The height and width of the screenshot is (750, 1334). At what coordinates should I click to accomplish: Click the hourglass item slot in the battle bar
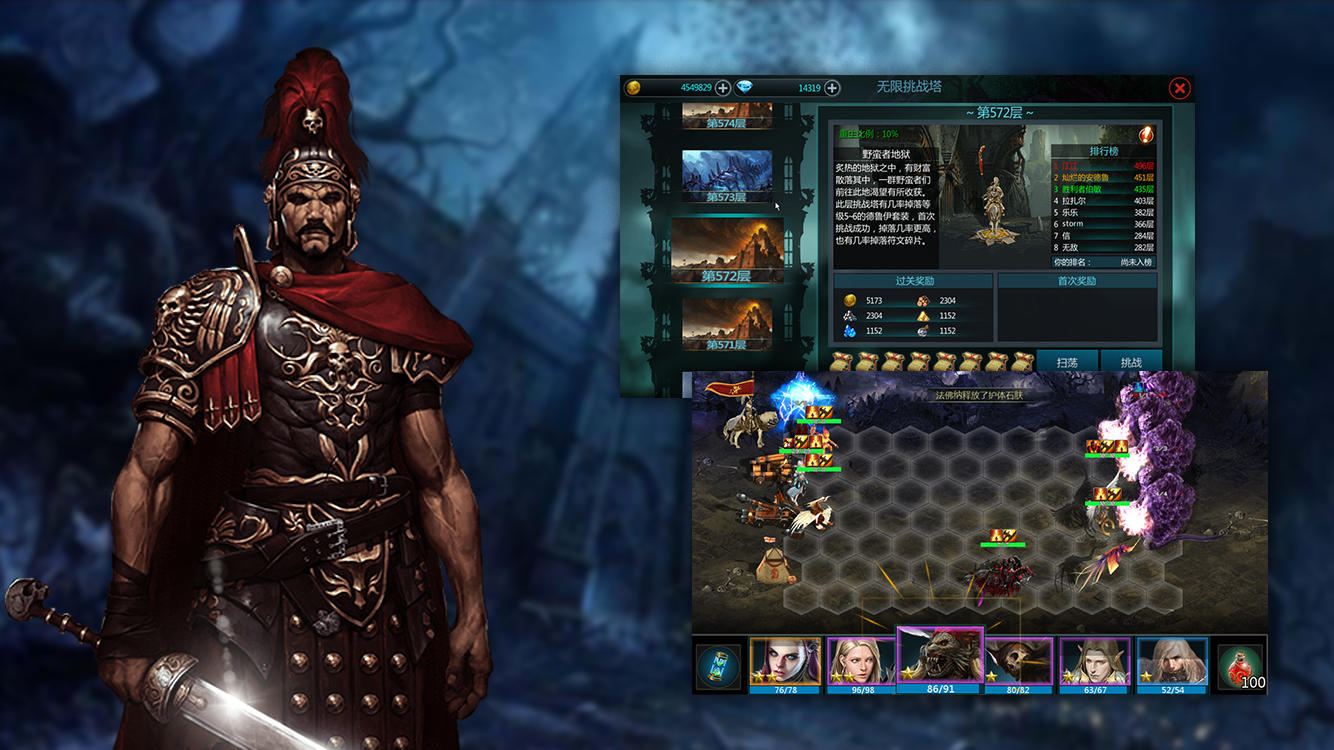tap(720, 663)
